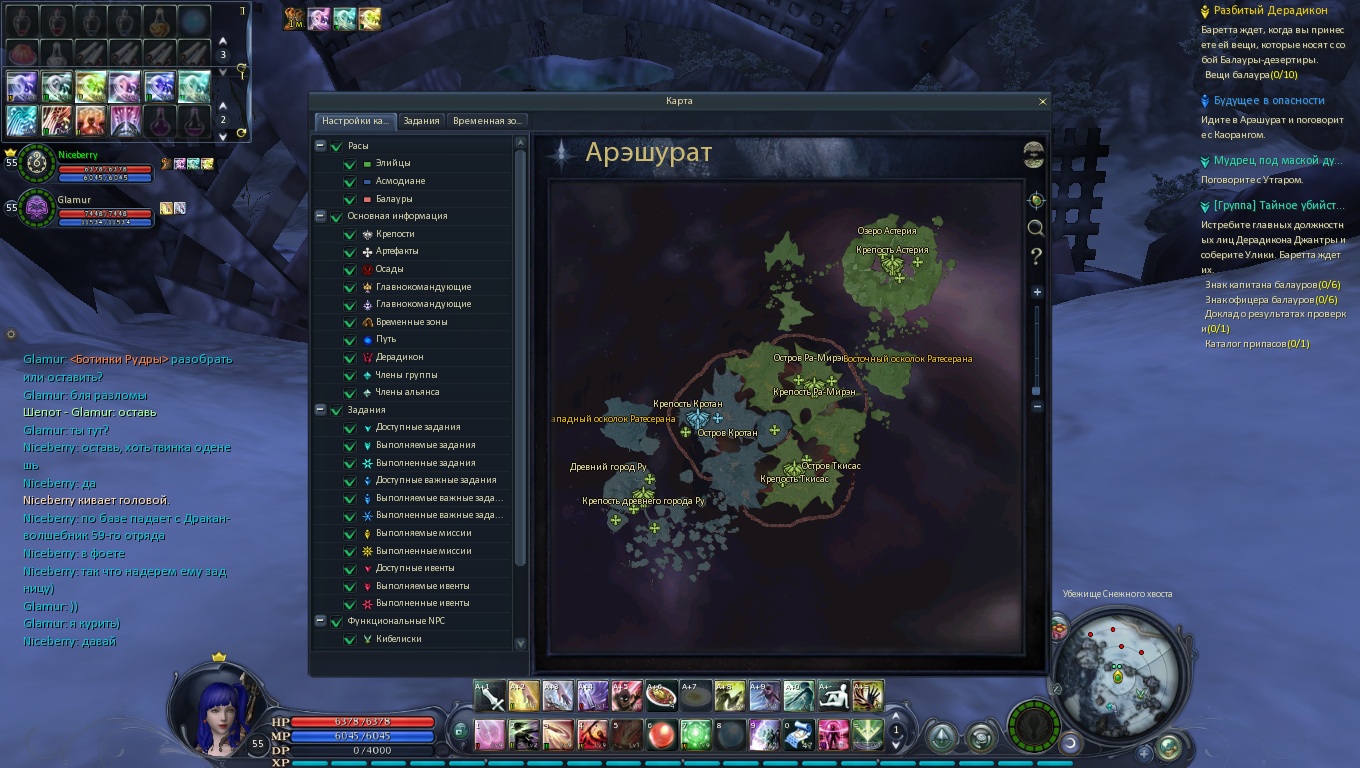This screenshot has height=768, width=1360.
Task: Uncheck the Асмодиане filter
Action: 350,182
